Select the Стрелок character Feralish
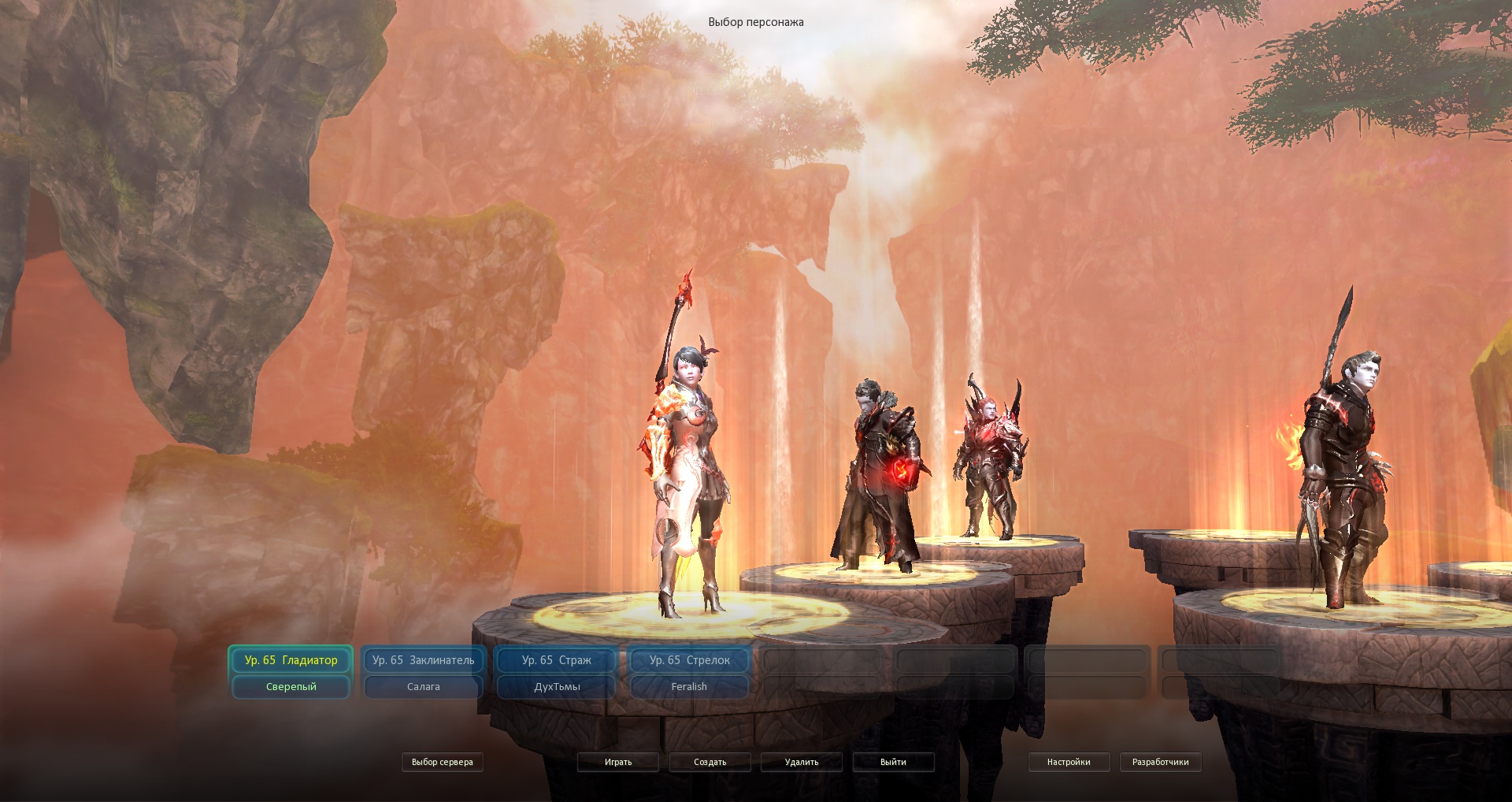The image size is (1512, 802). 689,672
